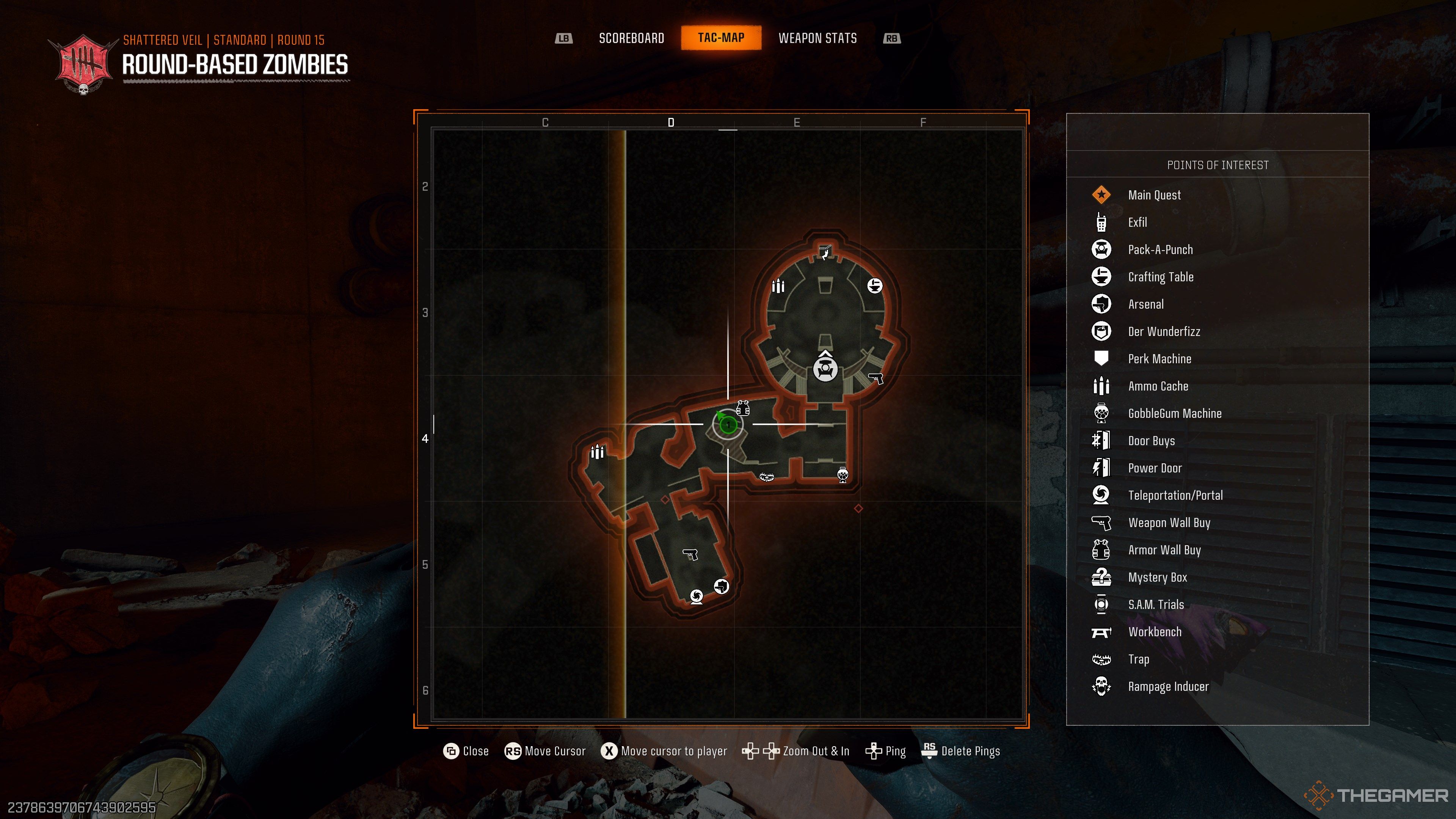Choose Main Quest in the Points of Interest legend
Screen dimensions: 1456x819
point(1153,195)
